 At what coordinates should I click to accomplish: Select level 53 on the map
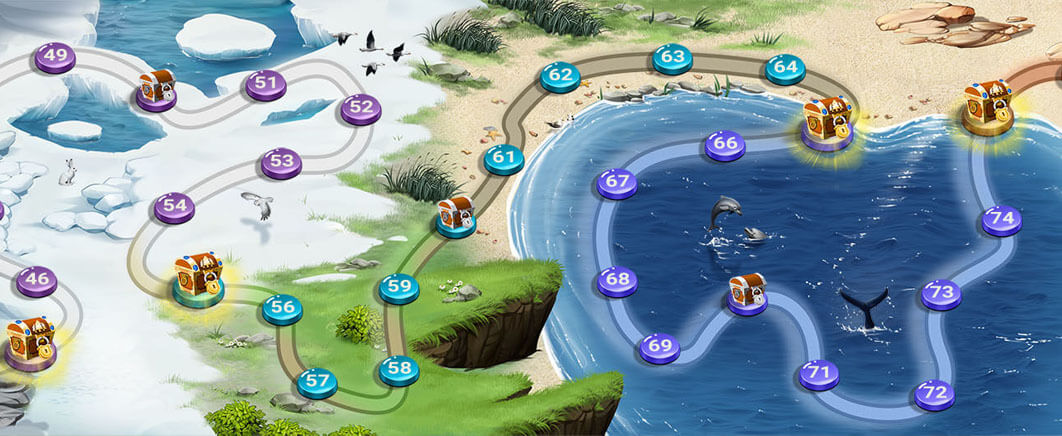(x=281, y=161)
